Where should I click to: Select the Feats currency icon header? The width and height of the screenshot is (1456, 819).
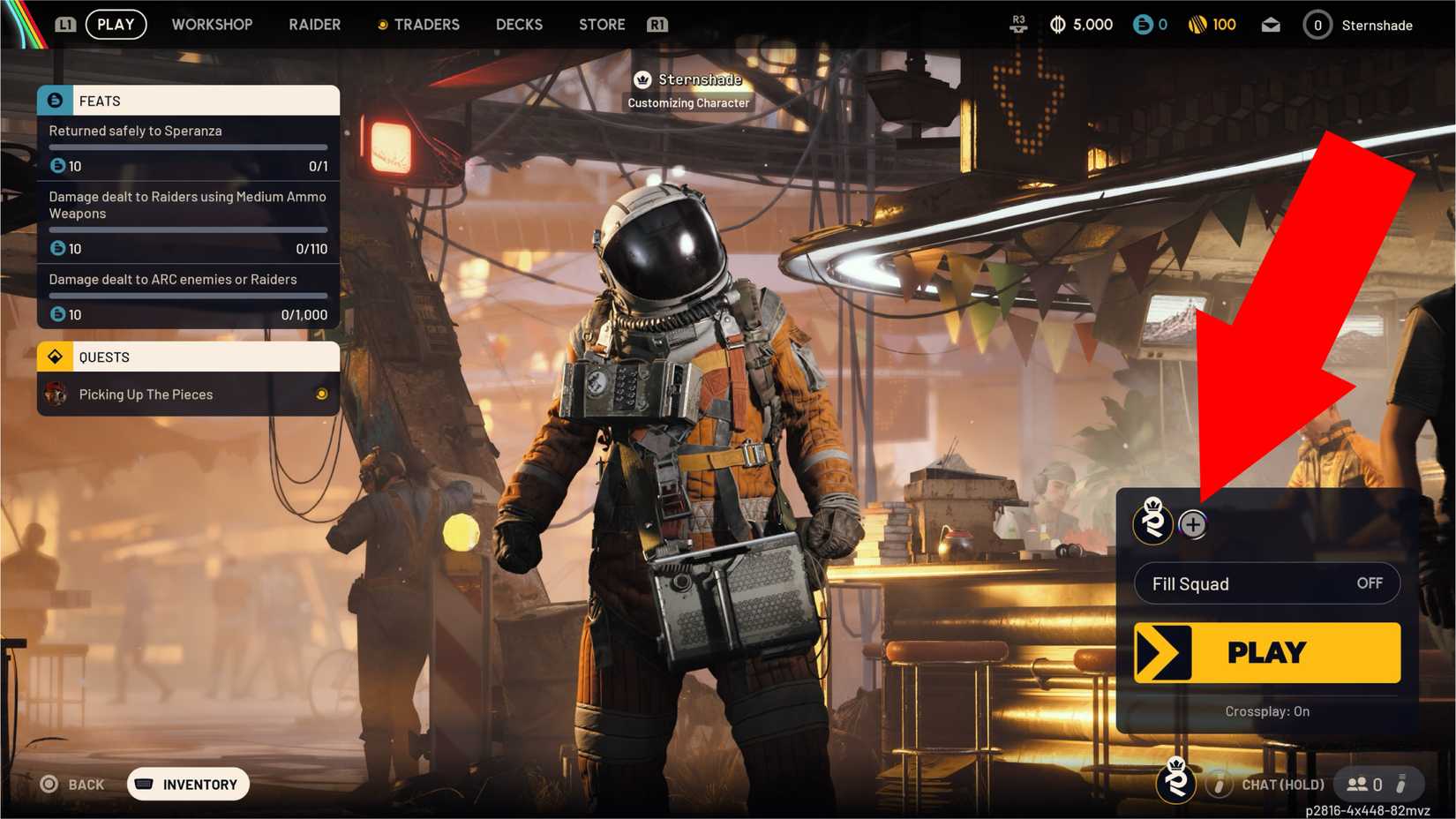pyautogui.click(x=55, y=100)
